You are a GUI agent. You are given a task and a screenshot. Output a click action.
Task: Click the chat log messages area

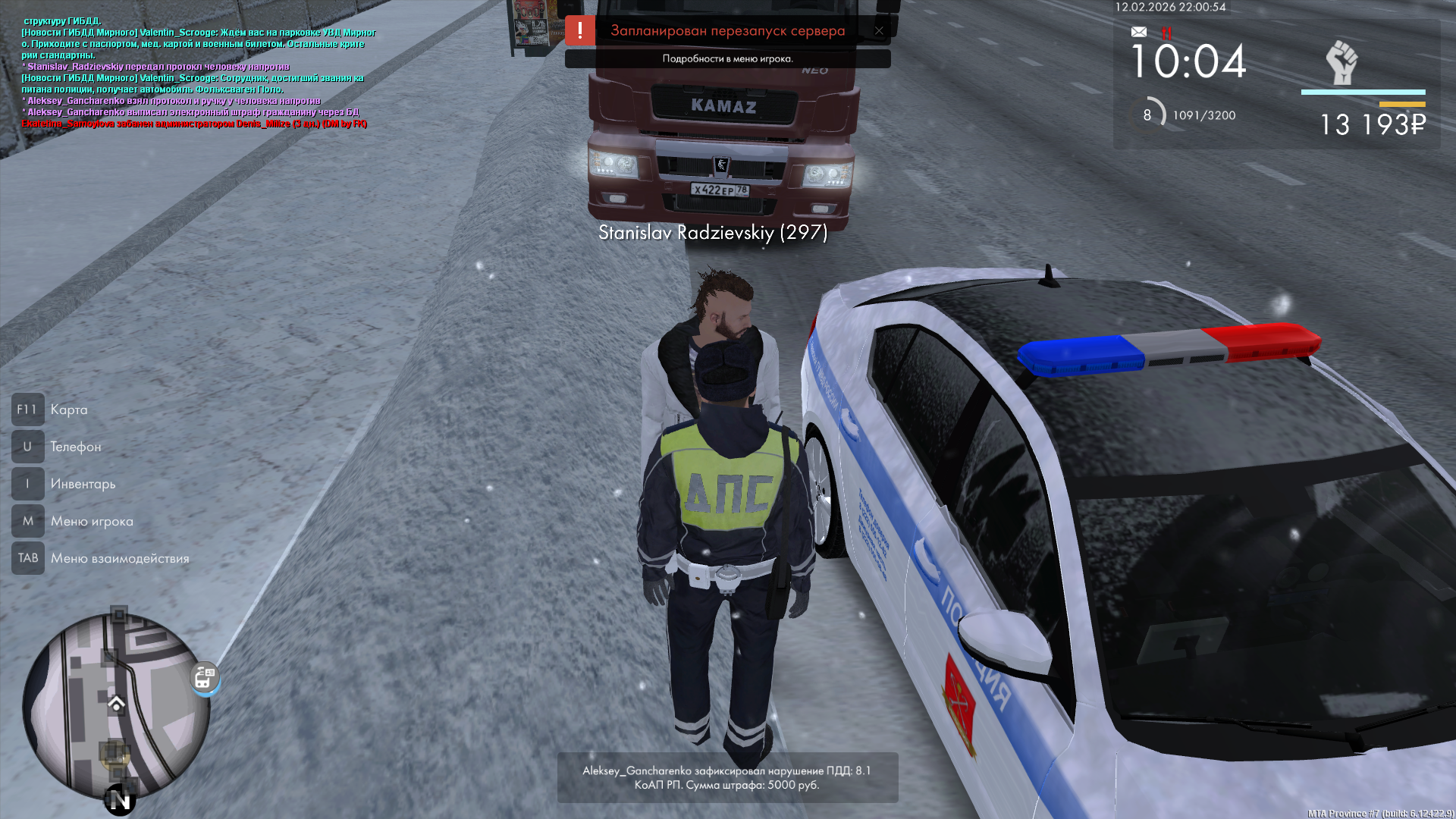197,72
